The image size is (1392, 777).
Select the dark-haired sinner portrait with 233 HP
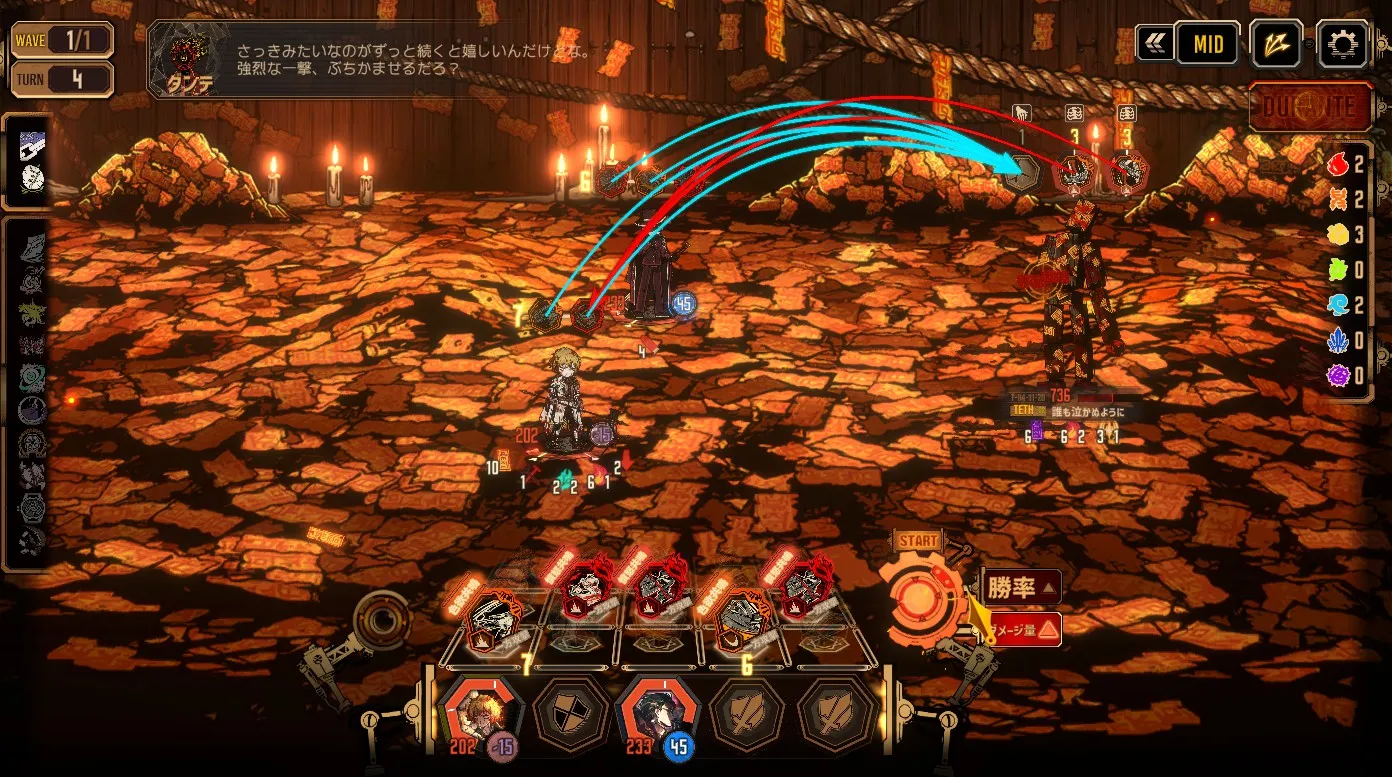click(x=658, y=712)
